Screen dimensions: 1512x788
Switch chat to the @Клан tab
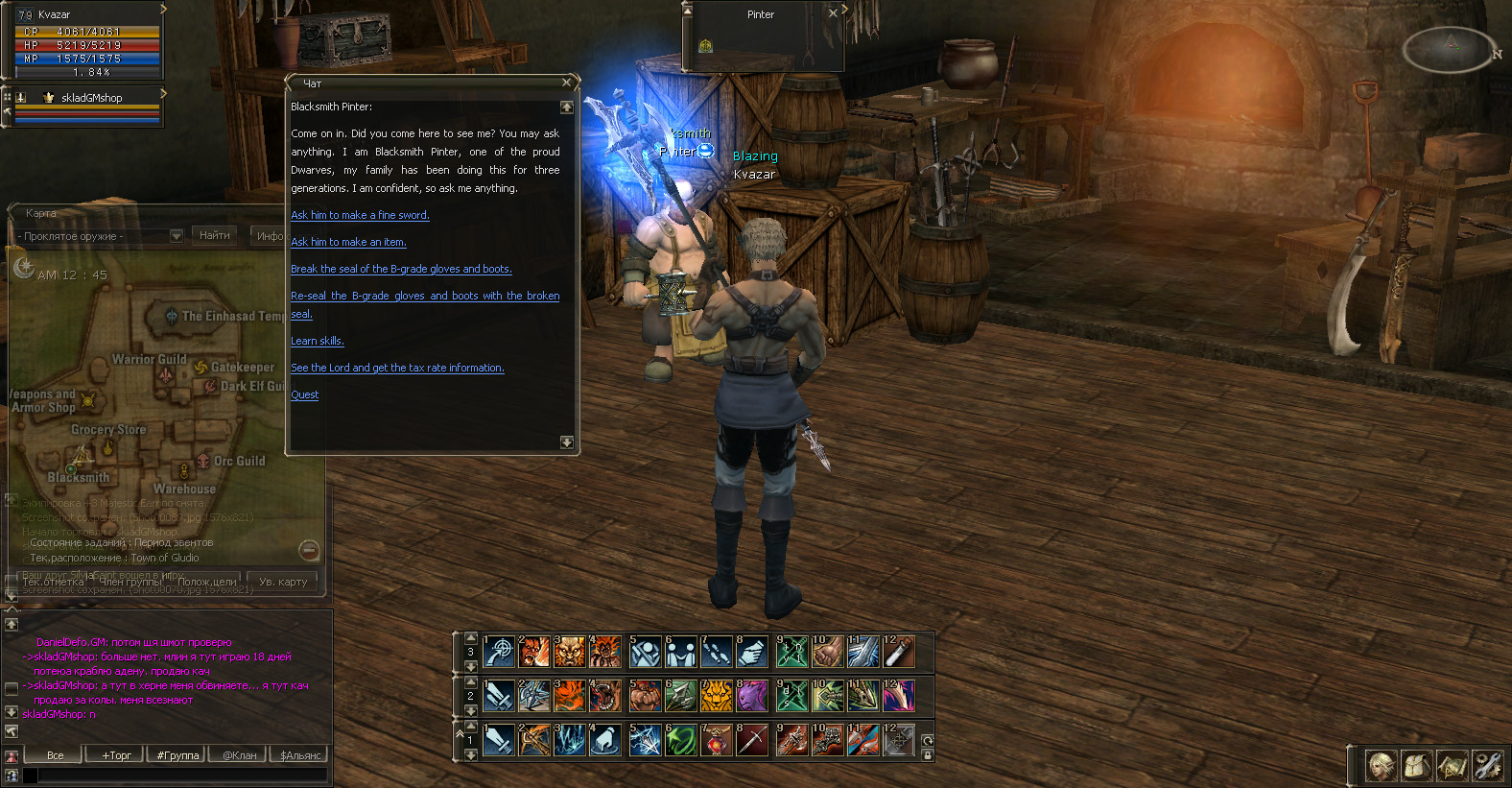pyautogui.click(x=240, y=755)
